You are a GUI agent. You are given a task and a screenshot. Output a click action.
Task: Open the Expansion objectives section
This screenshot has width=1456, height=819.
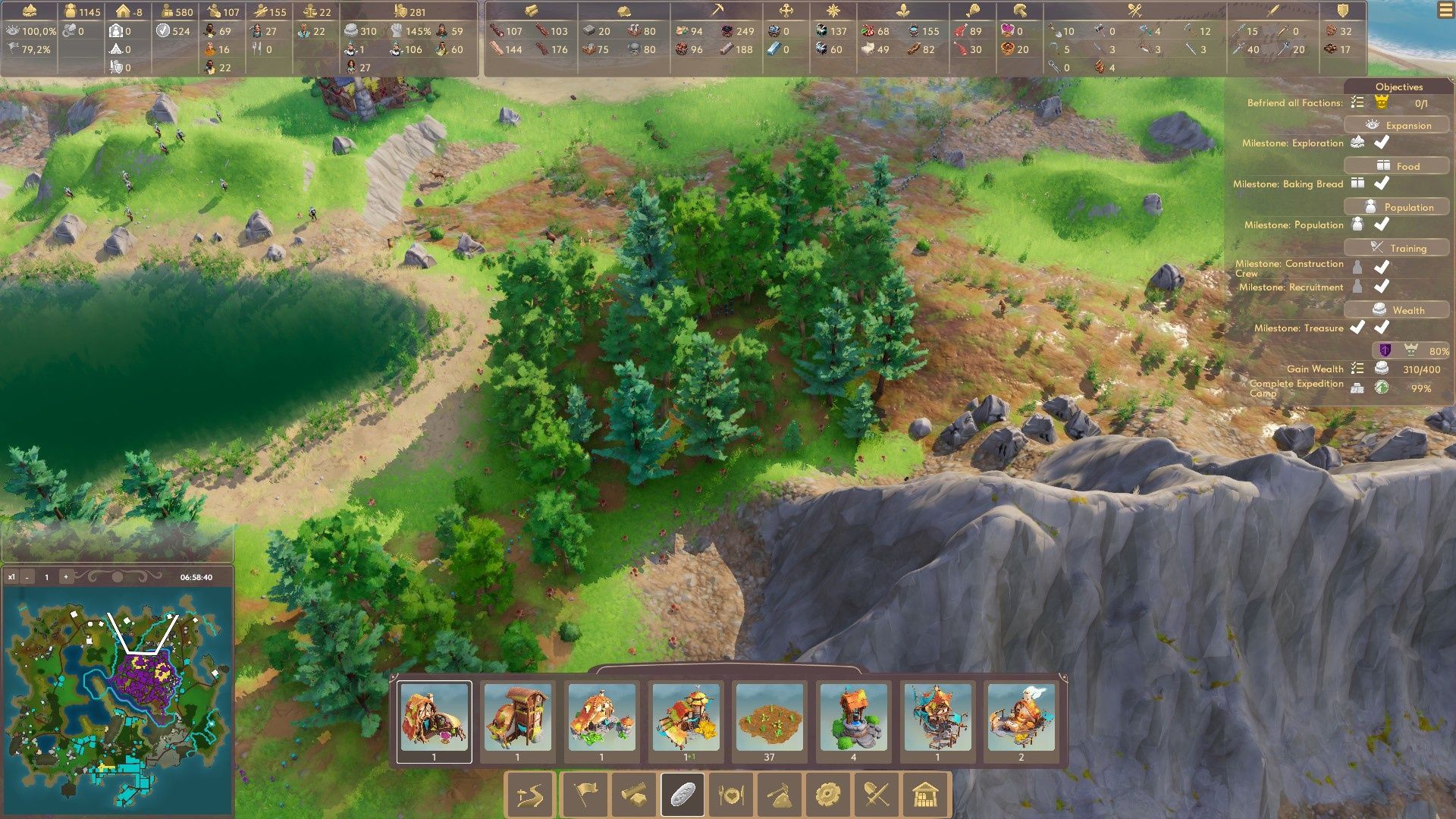(1397, 125)
